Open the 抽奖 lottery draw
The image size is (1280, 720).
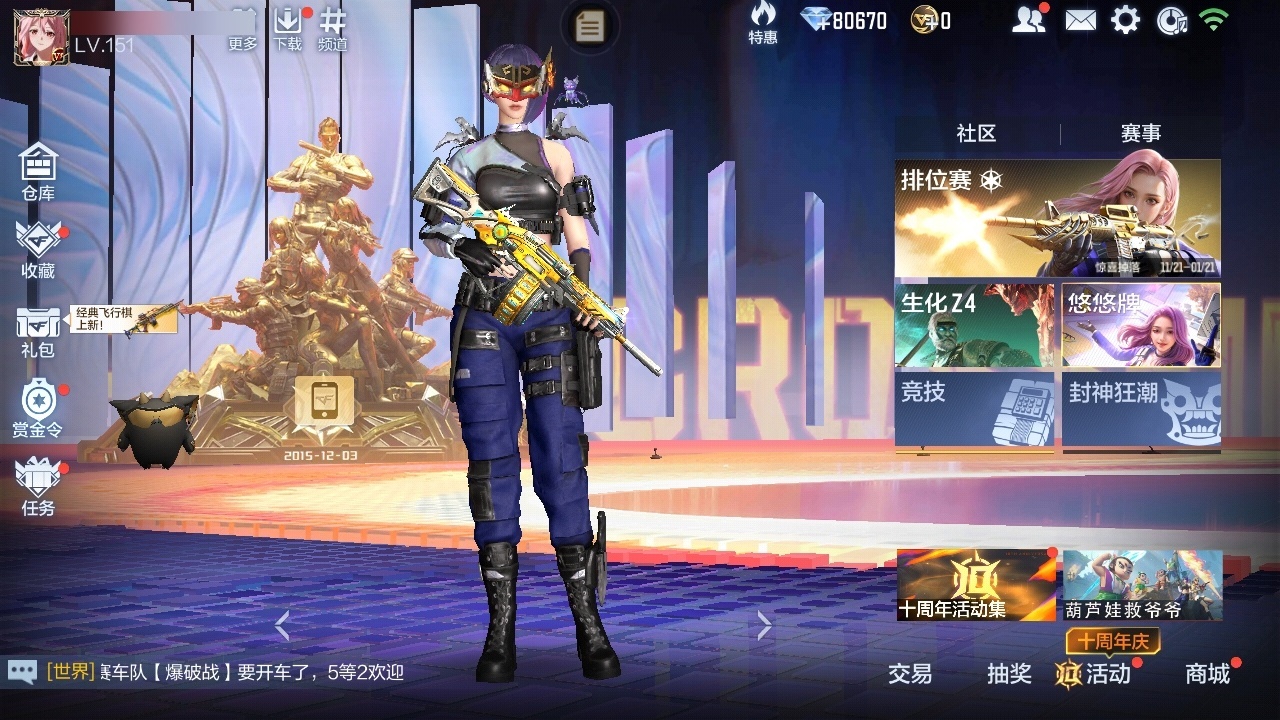(x=1009, y=674)
